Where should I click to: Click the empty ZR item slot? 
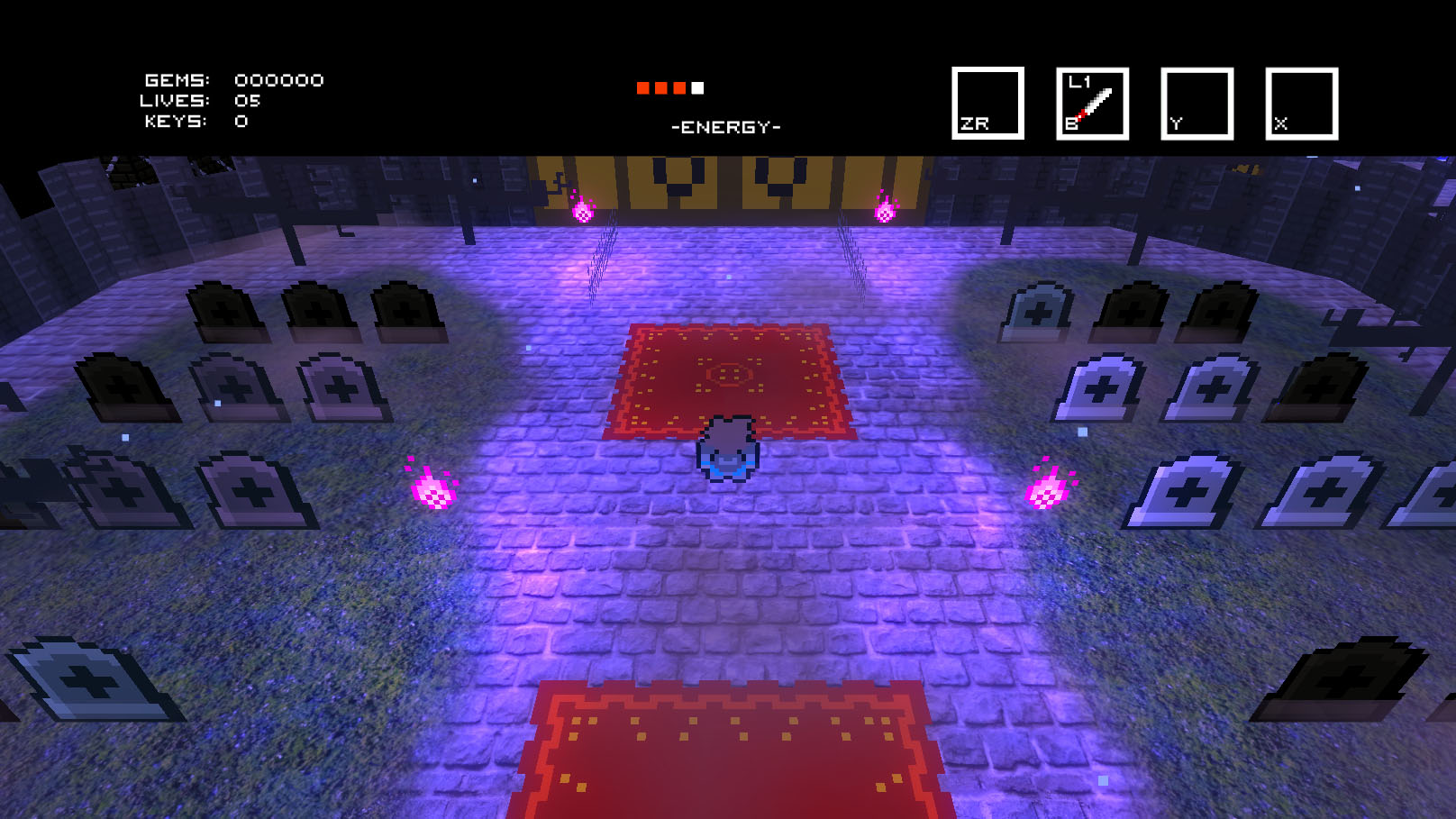coord(987,102)
